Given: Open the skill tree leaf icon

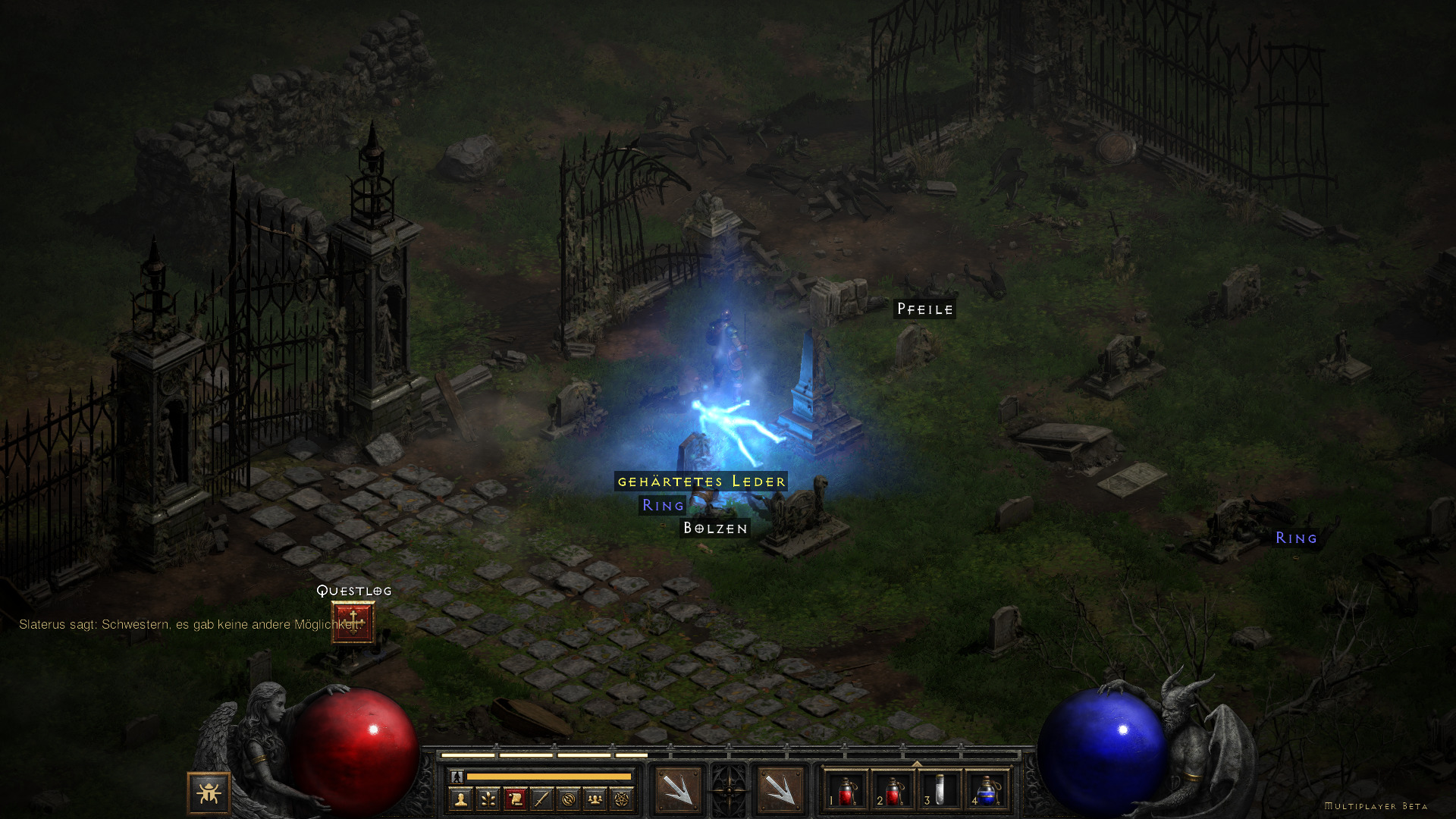Looking at the screenshot, I should (488, 799).
